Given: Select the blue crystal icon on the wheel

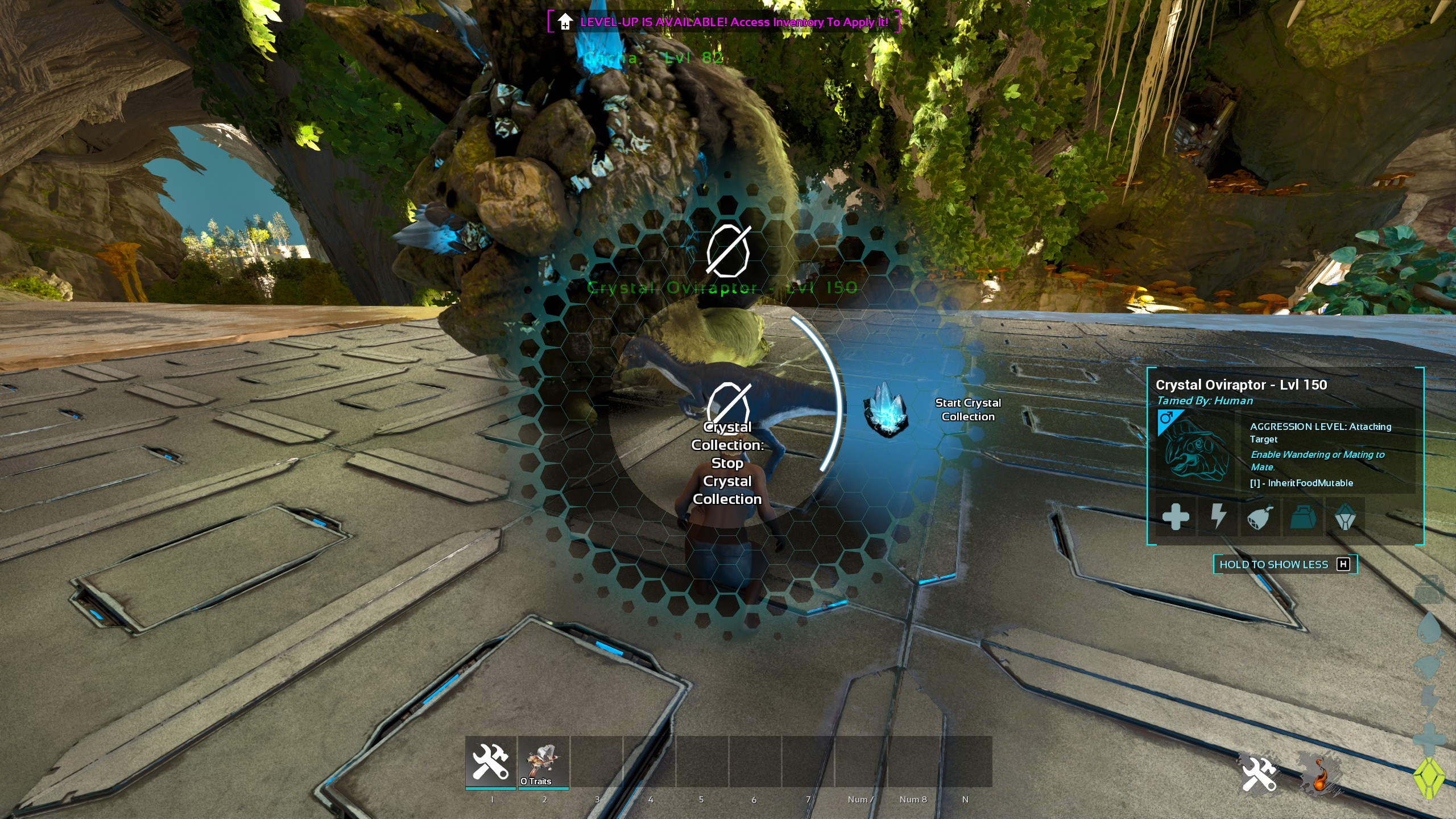Looking at the screenshot, I should point(886,409).
